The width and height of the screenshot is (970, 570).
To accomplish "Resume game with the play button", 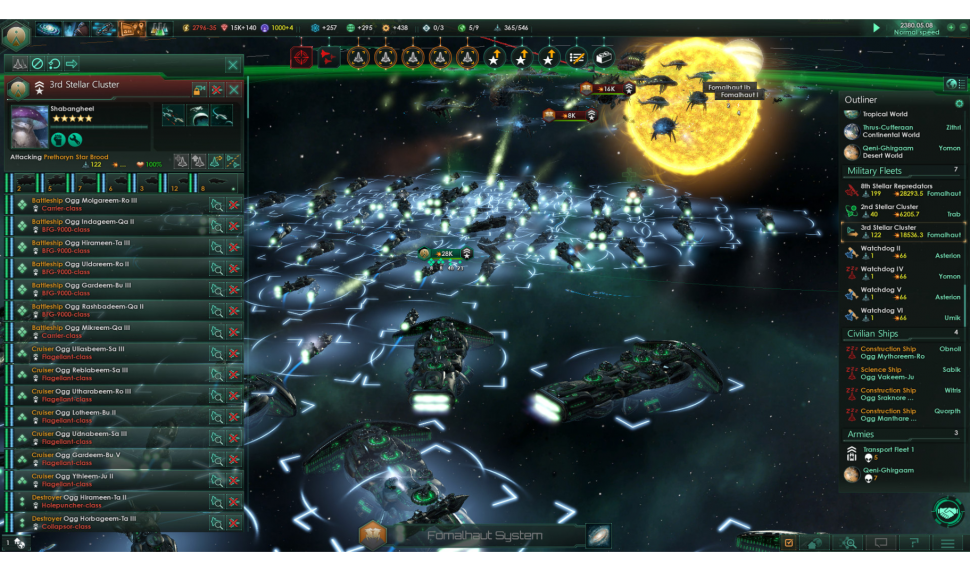I will click(877, 28).
